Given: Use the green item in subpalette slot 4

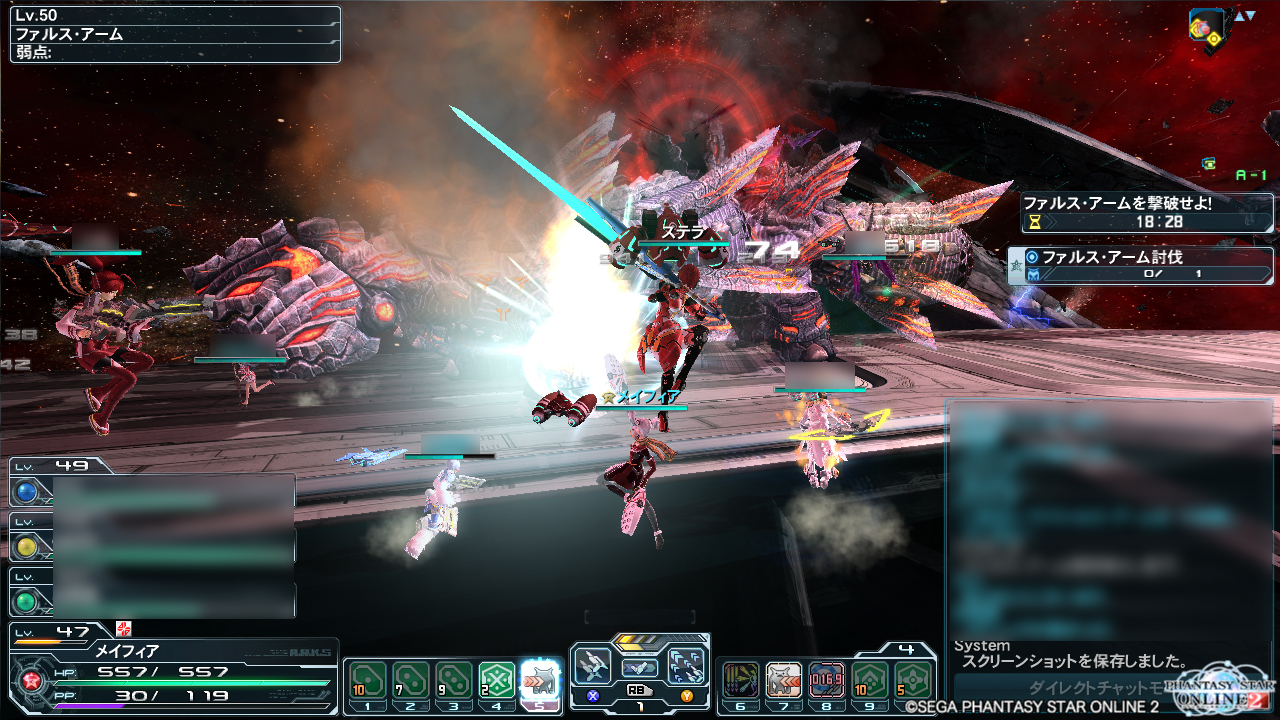Looking at the screenshot, I should [497, 680].
